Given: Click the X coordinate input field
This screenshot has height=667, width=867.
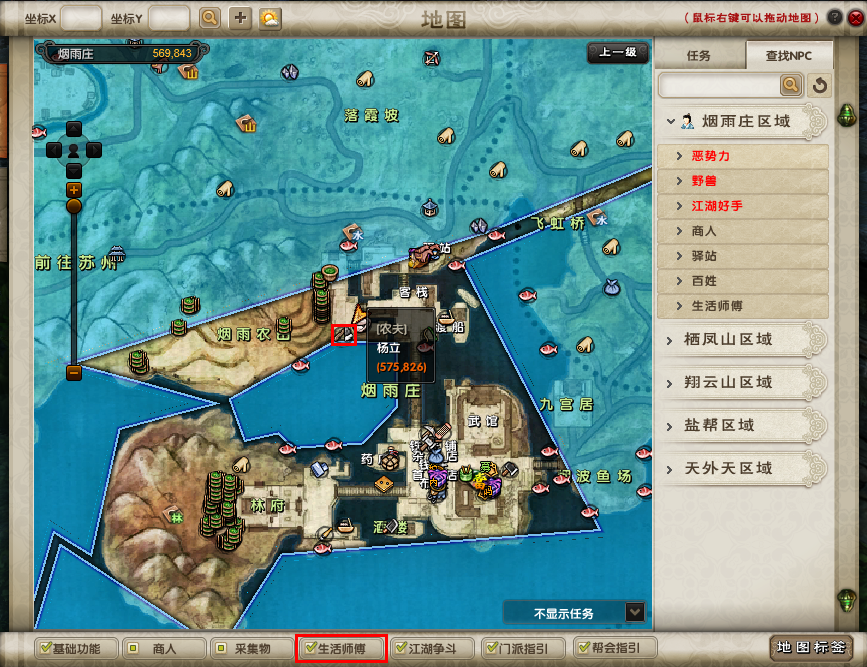Looking at the screenshot, I should coord(81,17).
